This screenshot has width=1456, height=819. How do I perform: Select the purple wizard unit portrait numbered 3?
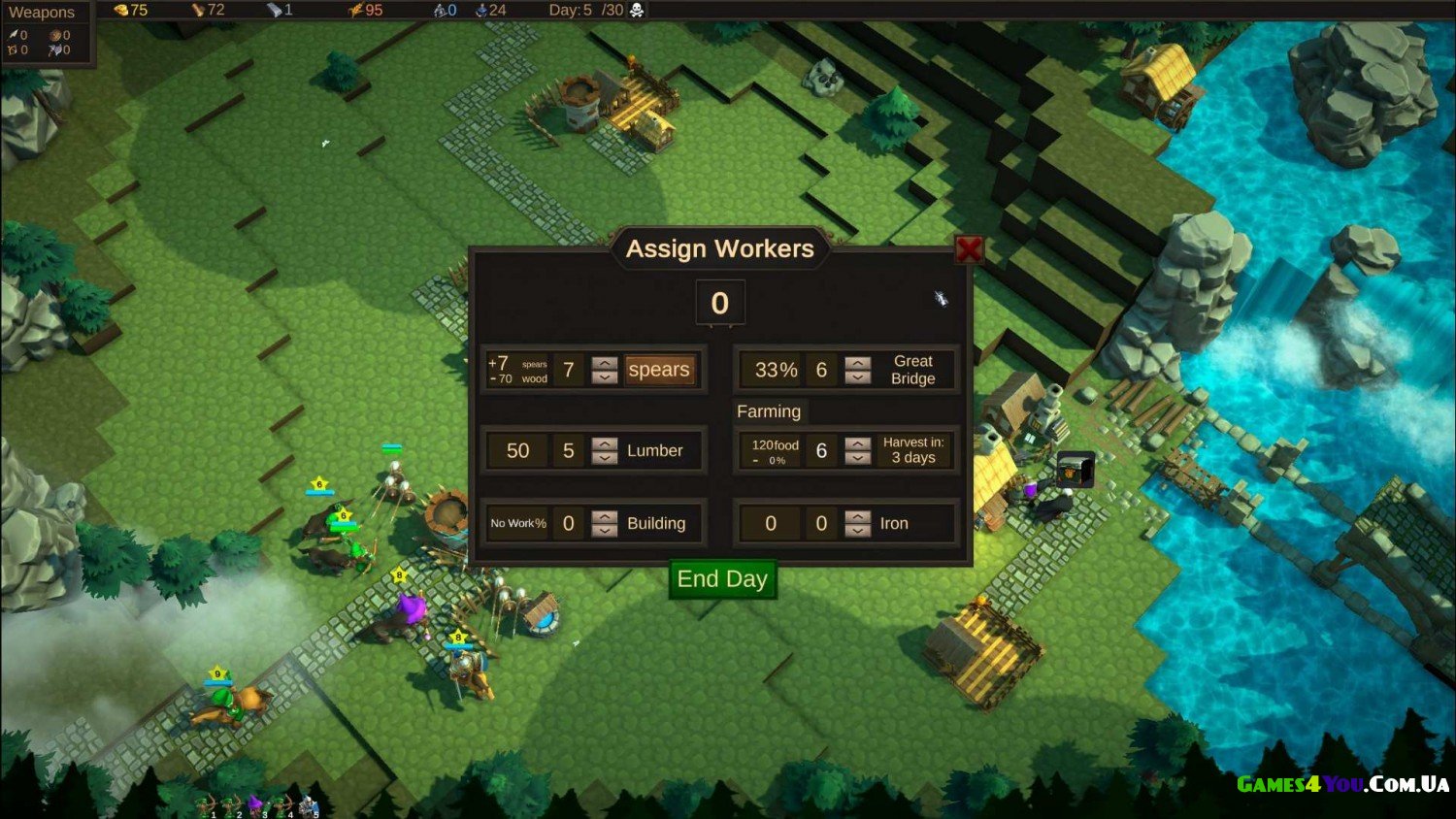pyautogui.click(x=256, y=804)
